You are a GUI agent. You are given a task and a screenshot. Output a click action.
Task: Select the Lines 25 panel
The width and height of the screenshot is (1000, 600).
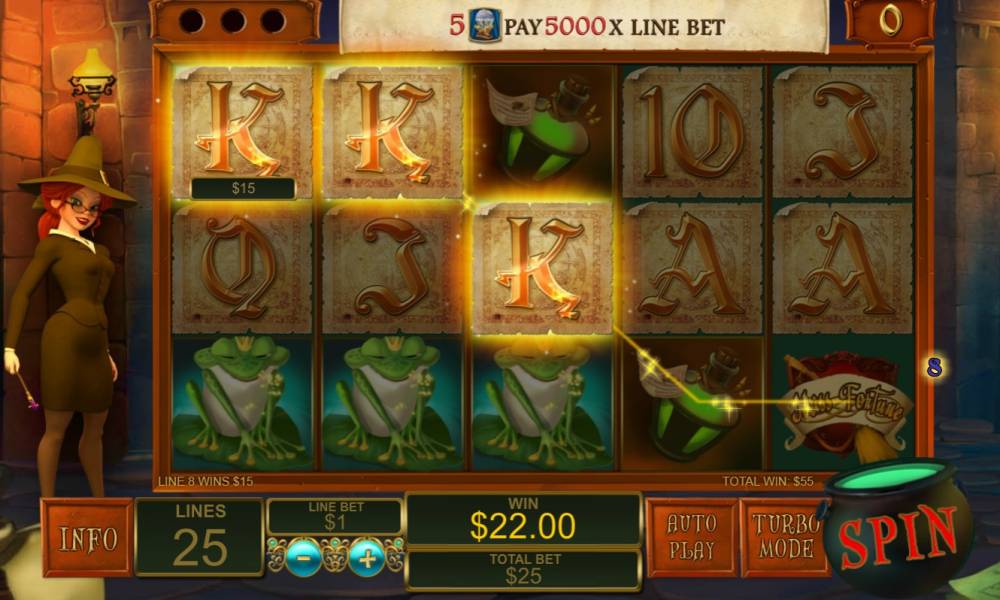(199, 537)
